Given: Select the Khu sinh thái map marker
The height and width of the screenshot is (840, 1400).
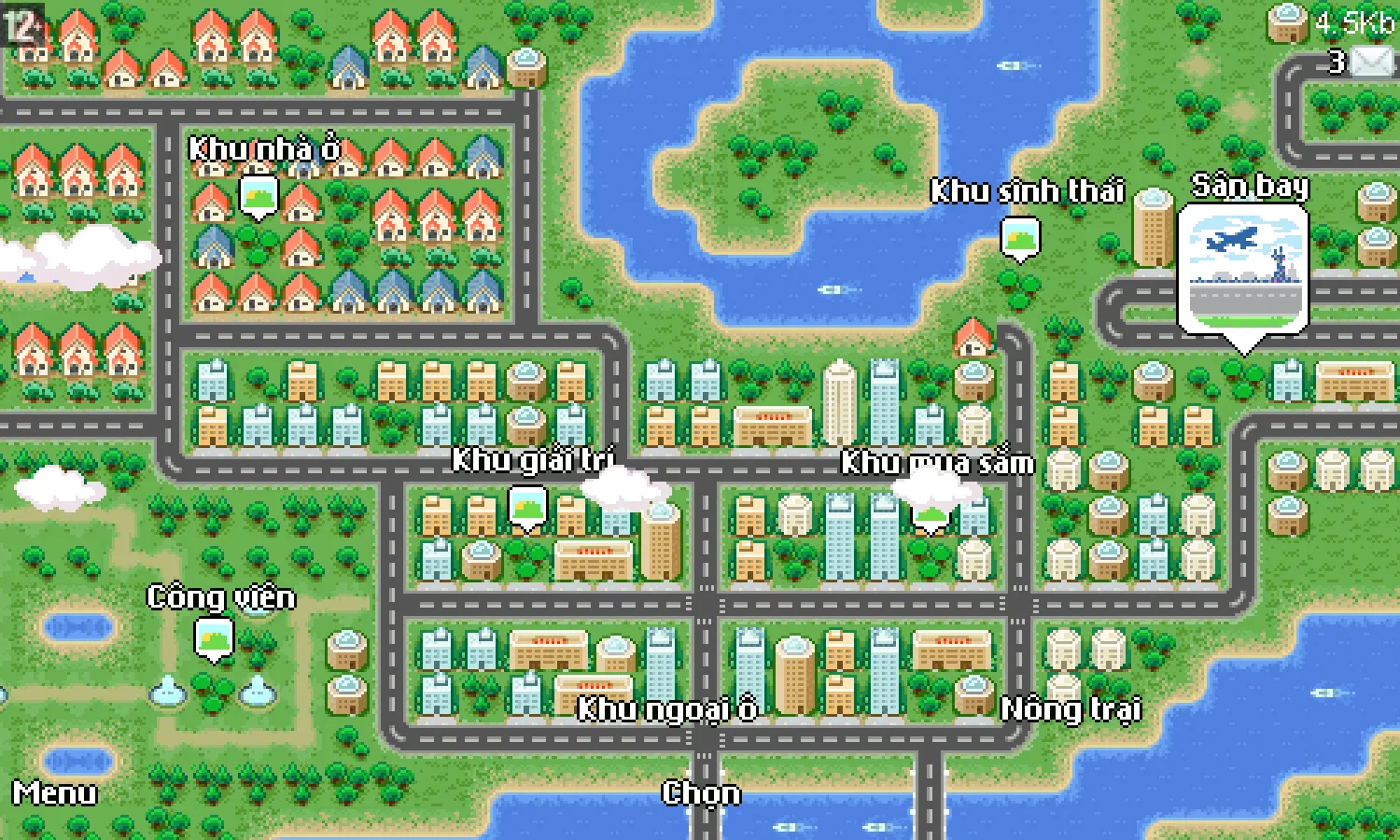Looking at the screenshot, I should 1019,238.
